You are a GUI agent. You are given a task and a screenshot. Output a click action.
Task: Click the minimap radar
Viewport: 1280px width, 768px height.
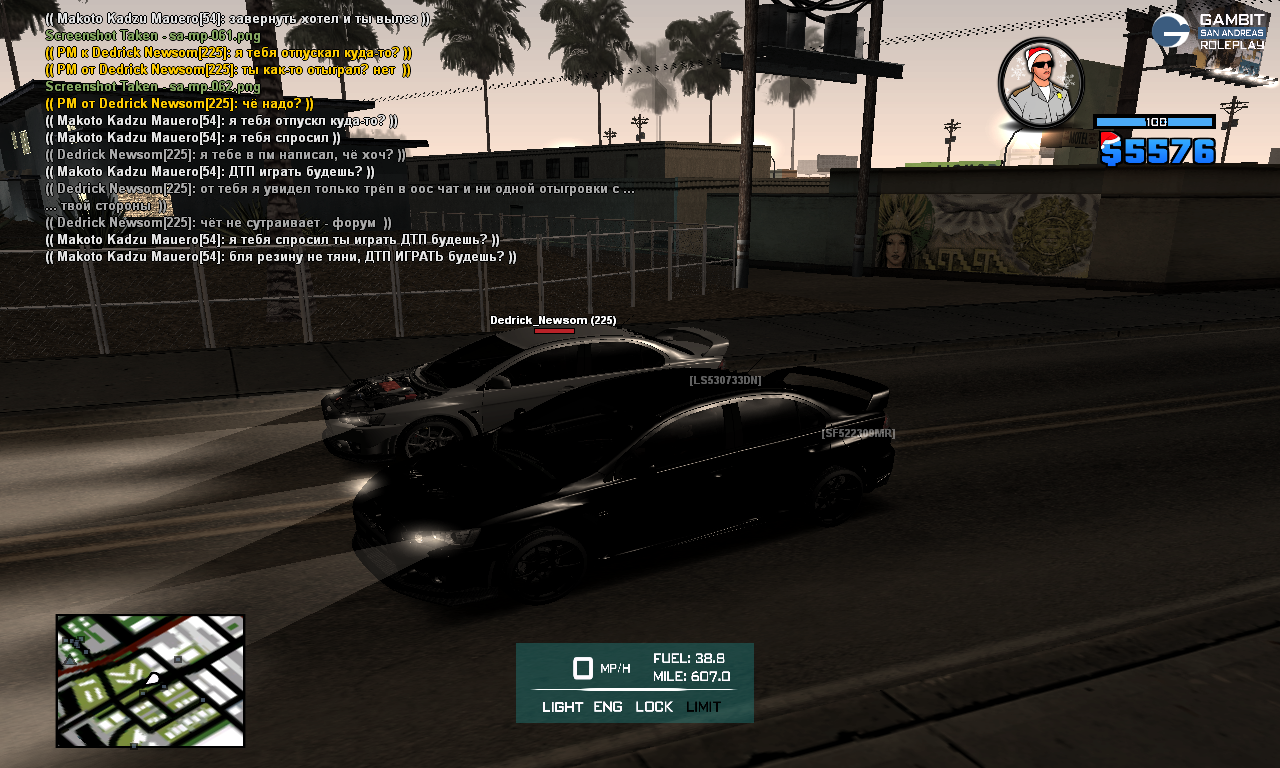tap(150, 680)
